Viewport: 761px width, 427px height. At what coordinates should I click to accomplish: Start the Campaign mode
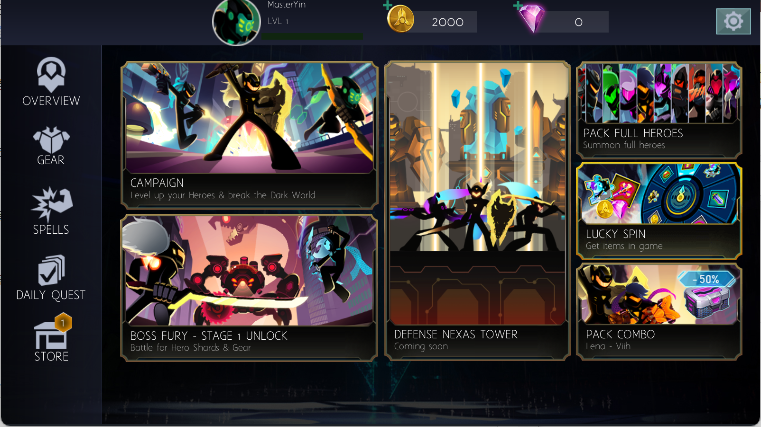coord(249,132)
